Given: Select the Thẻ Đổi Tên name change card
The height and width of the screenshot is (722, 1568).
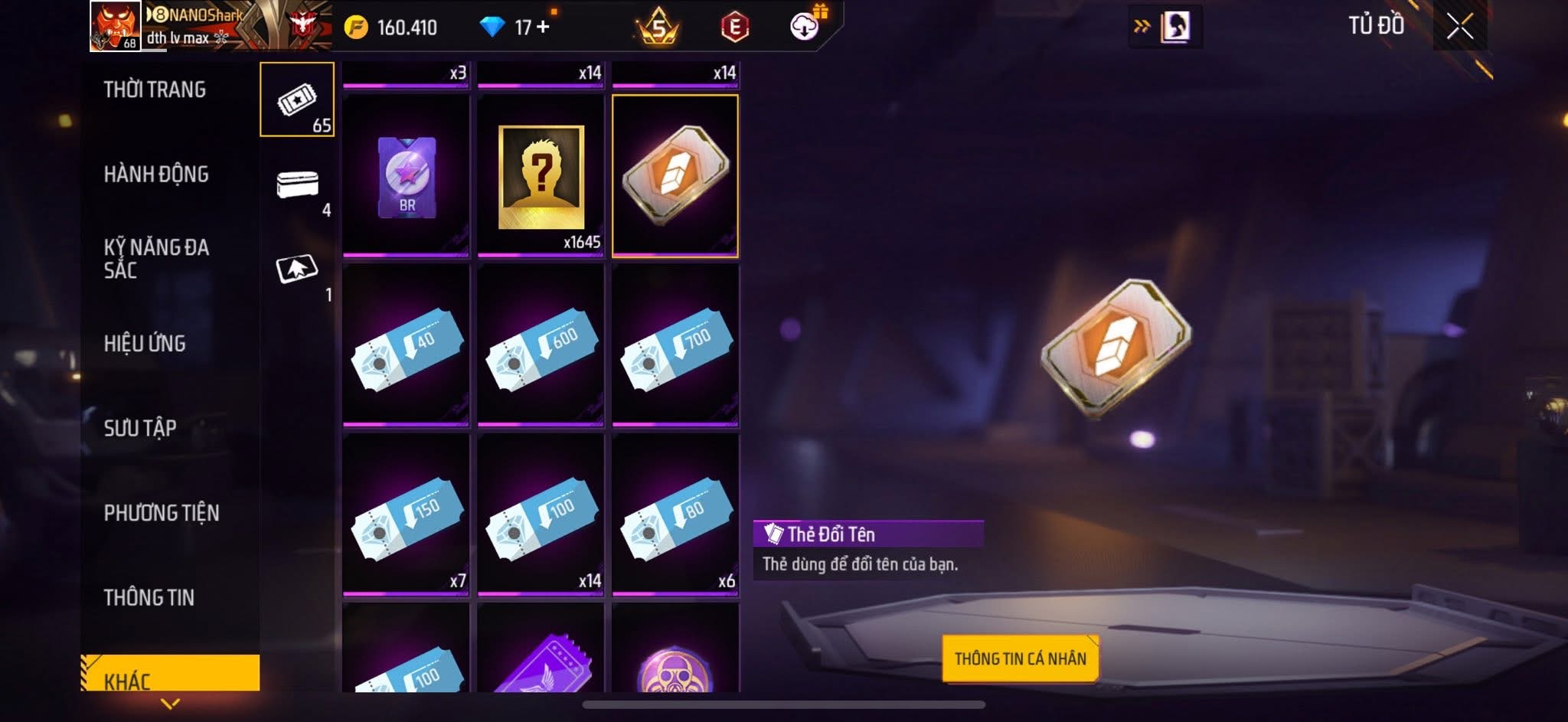Looking at the screenshot, I should 675,176.
